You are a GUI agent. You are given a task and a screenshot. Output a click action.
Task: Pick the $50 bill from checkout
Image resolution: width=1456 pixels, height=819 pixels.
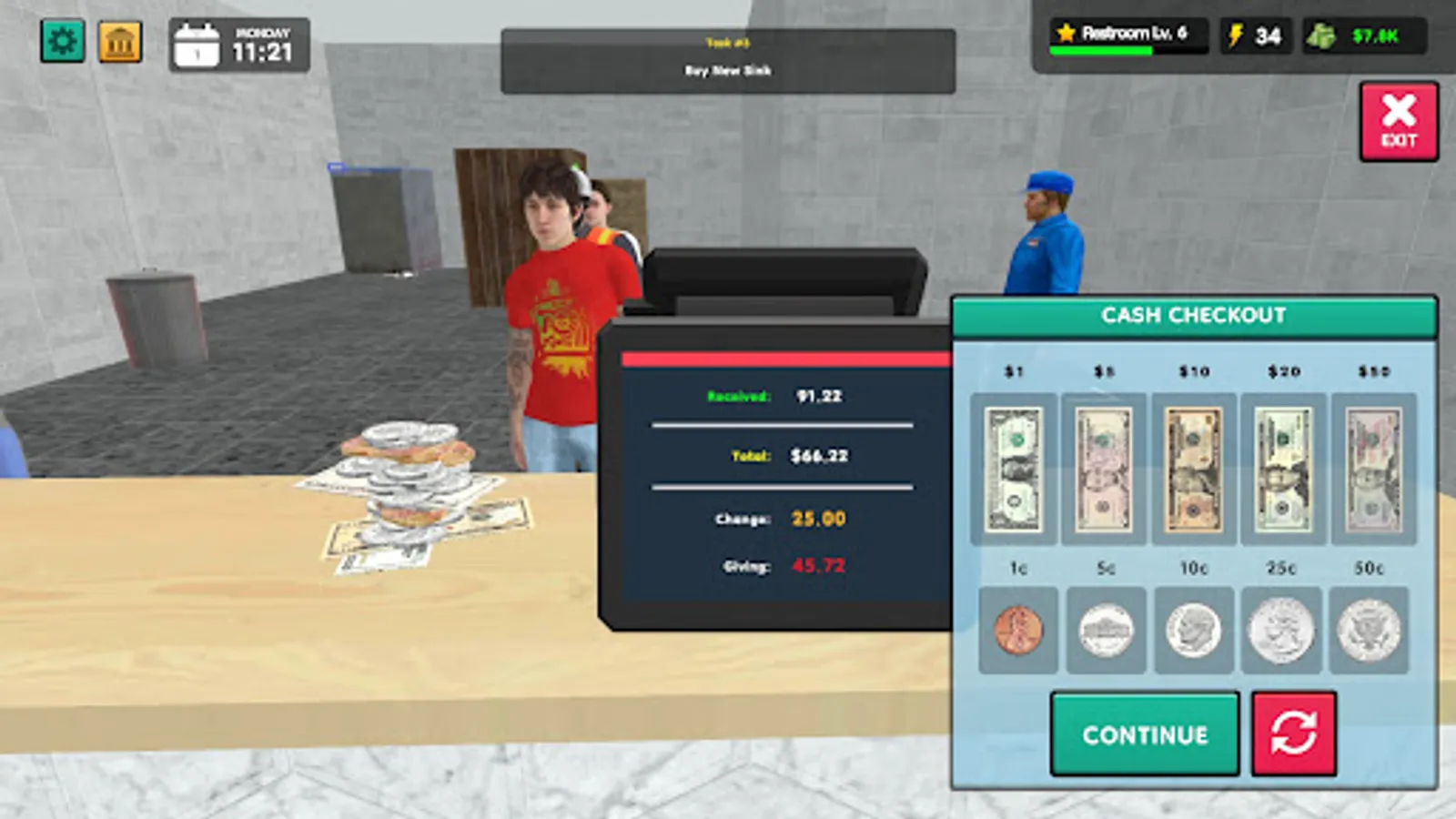tap(1372, 468)
